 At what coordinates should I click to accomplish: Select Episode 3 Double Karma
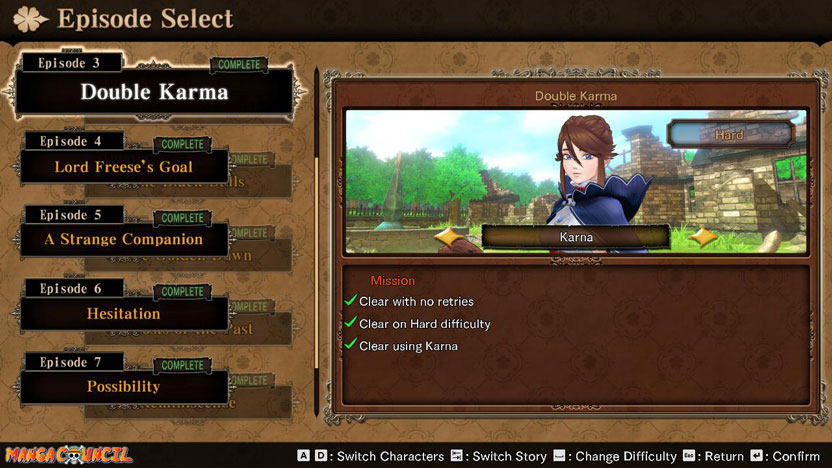click(x=154, y=92)
